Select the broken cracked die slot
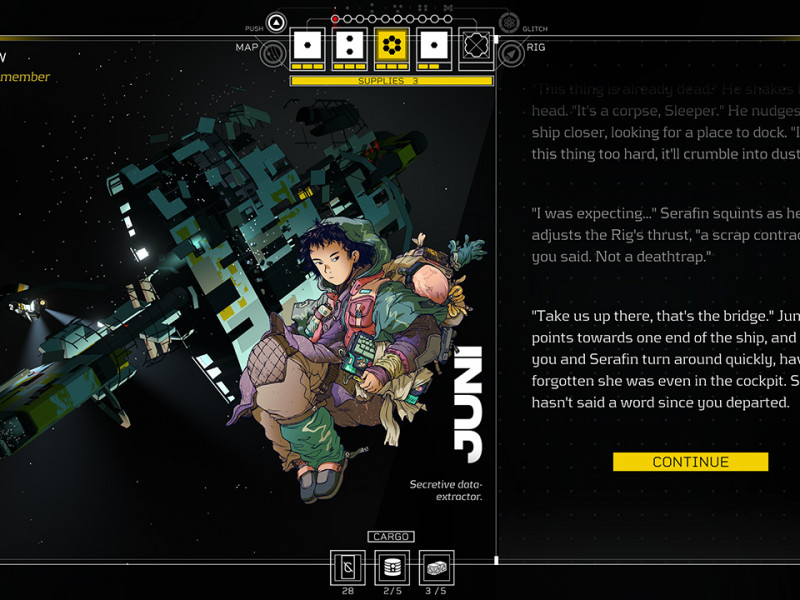800x600 pixels. 475,47
